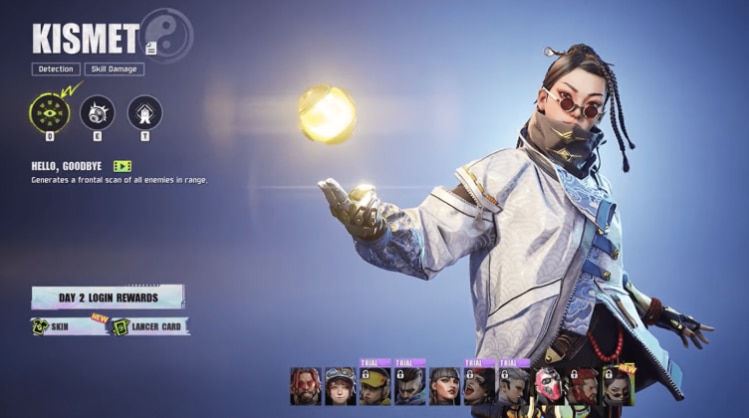The image size is (749, 418).
Task: Open Kismet's info document icon
Action: coord(150,47)
